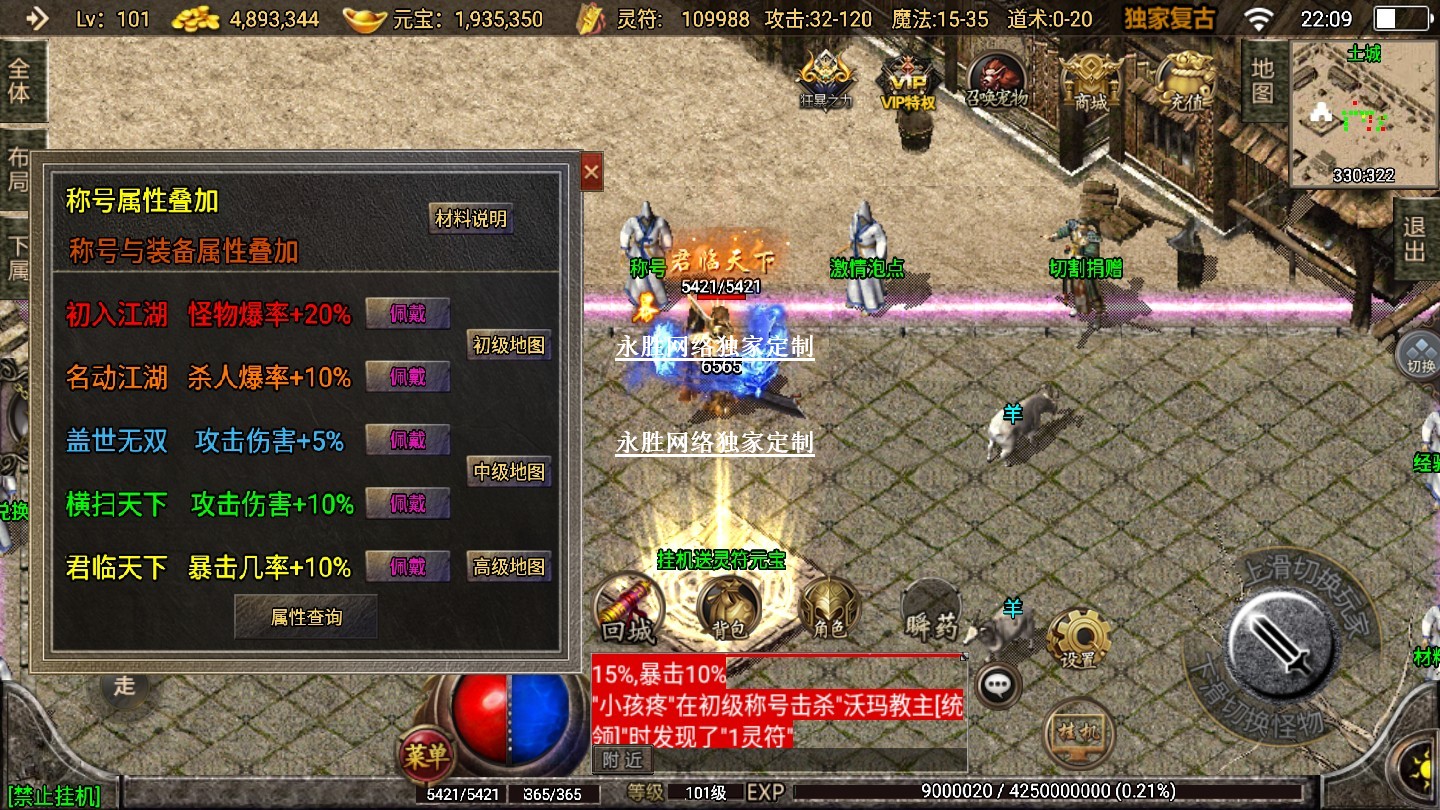Close the 称号属性叠加 panel

tap(591, 173)
